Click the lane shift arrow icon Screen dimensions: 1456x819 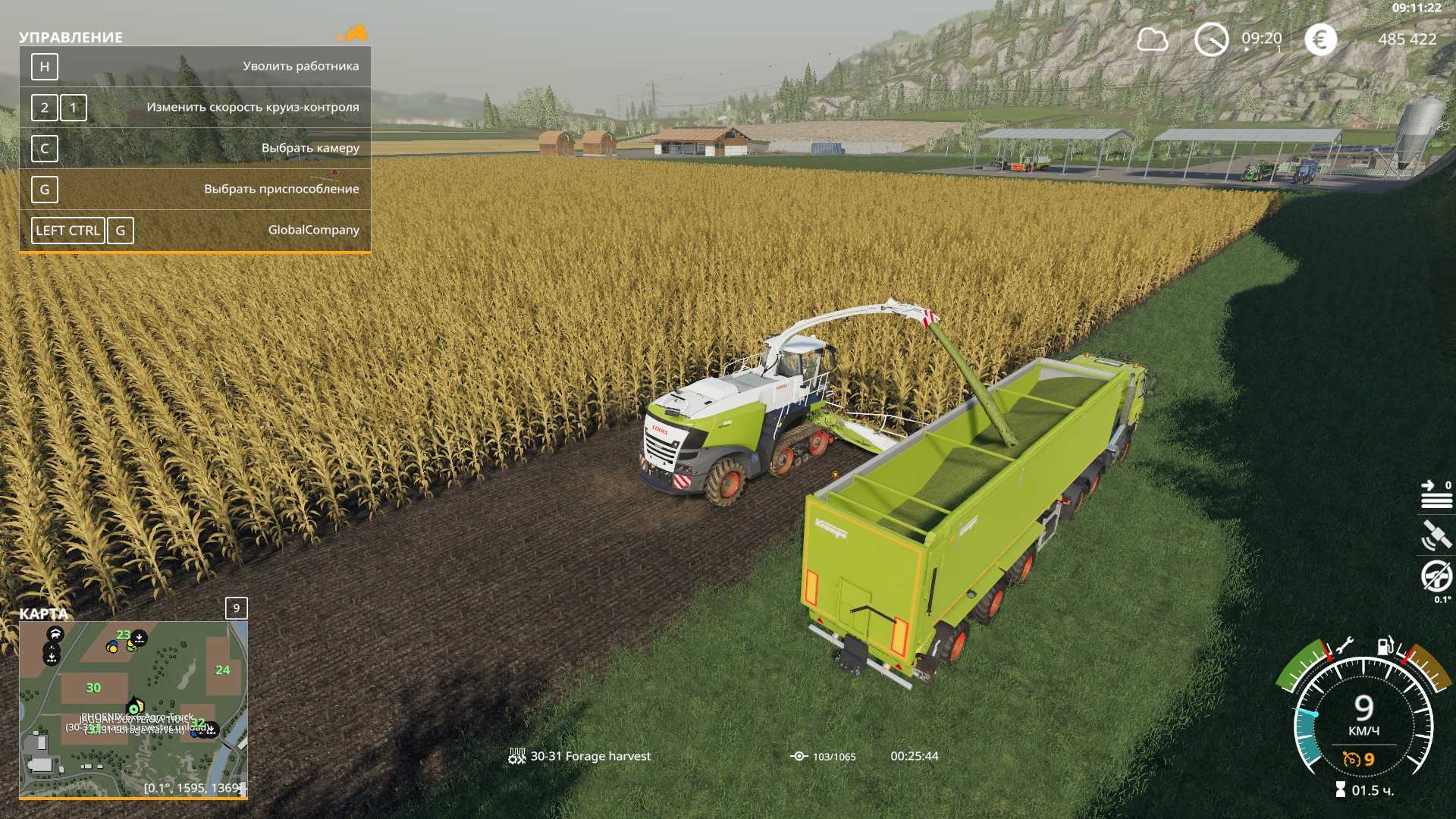tap(1436, 494)
